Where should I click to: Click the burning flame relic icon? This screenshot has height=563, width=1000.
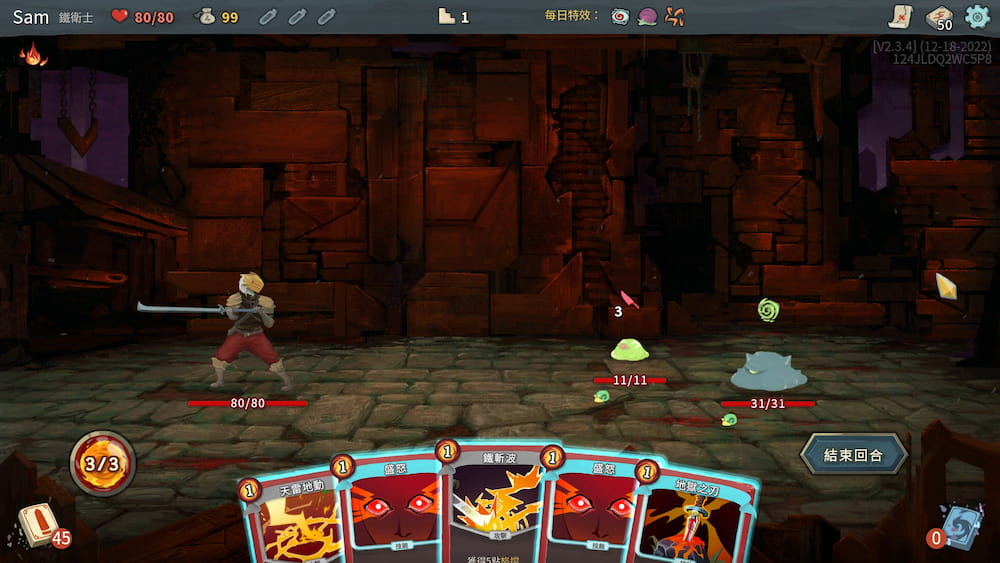[x=33, y=54]
